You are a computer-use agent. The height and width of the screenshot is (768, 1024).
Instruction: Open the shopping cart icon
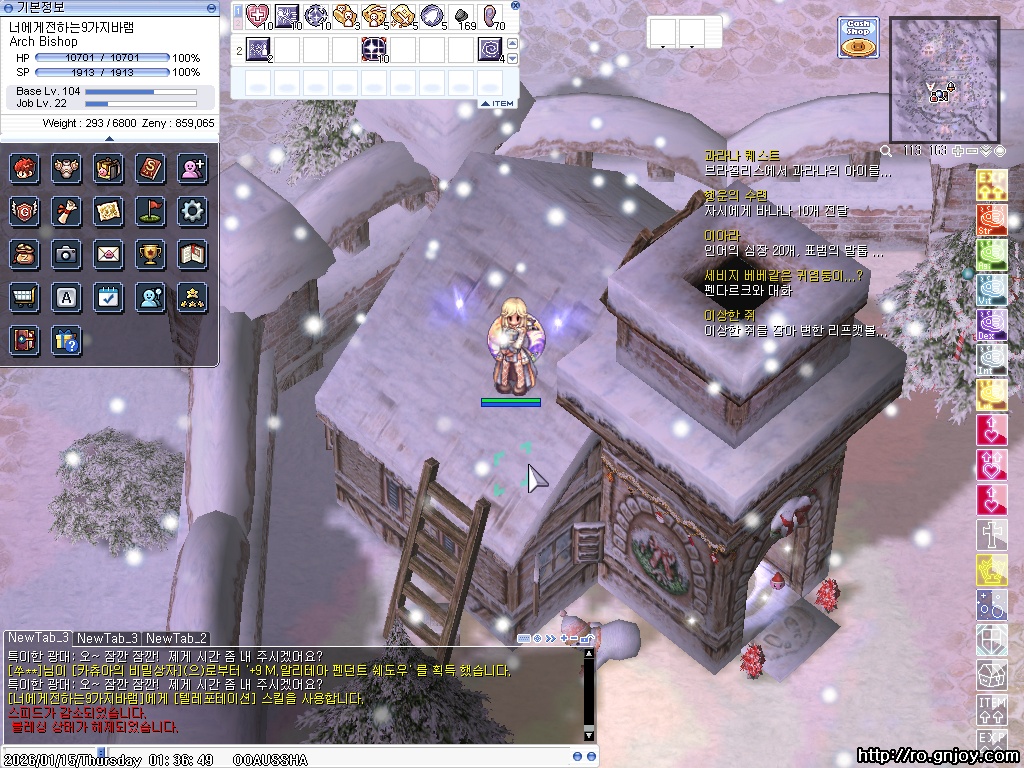pos(24,297)
